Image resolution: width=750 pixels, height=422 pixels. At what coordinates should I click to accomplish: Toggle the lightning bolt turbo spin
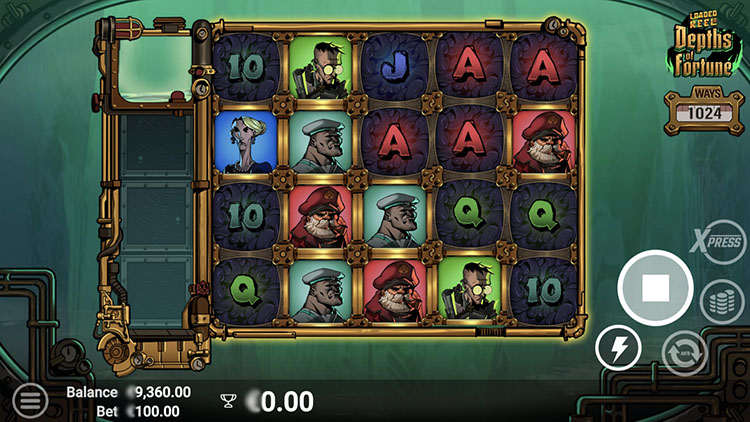click(618, 350)
